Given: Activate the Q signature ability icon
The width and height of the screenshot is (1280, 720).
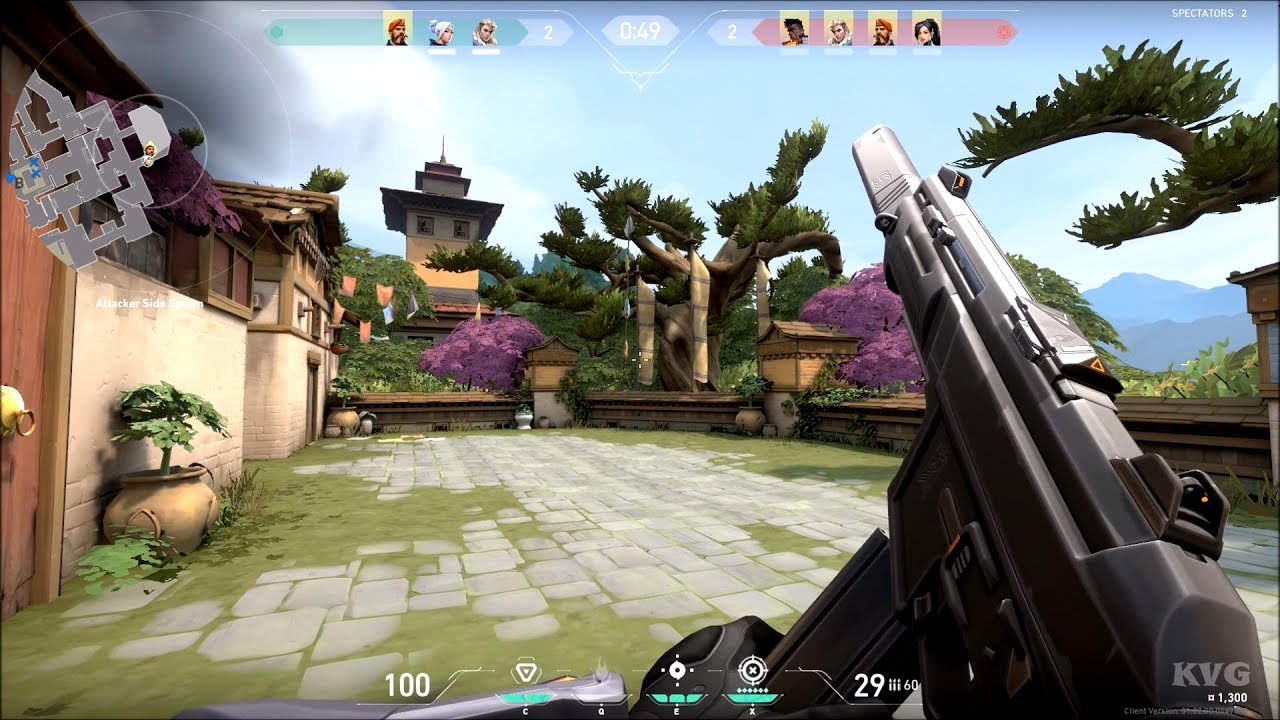Looking at the screenshot, I should pyautogui.click(x=601, y=670).
